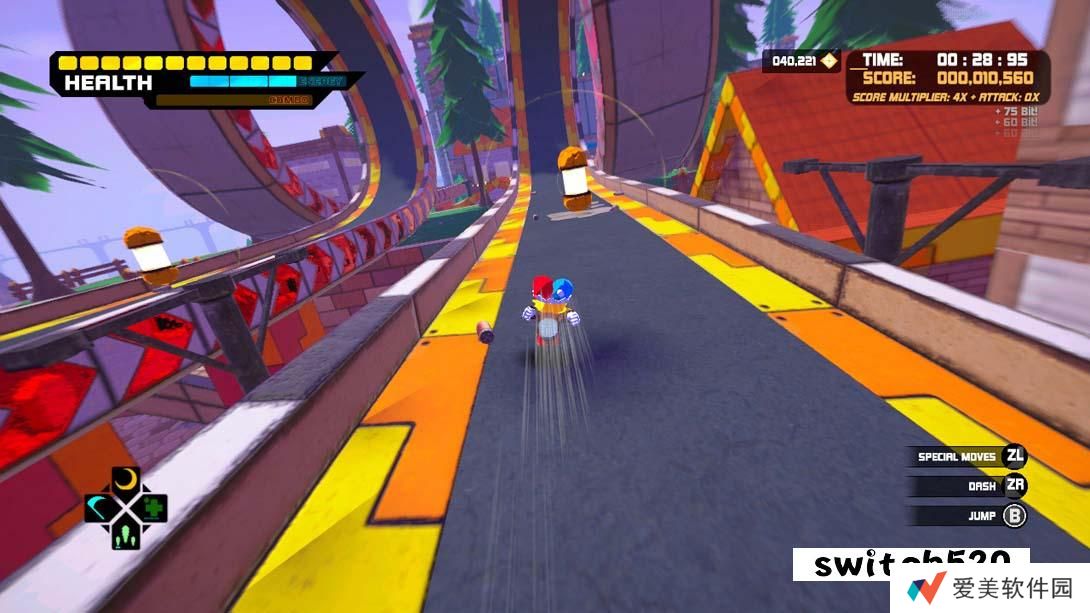This screenshot has width=1090, height=613.
Task: Activate the green cross special move
Action: point(153,507)
